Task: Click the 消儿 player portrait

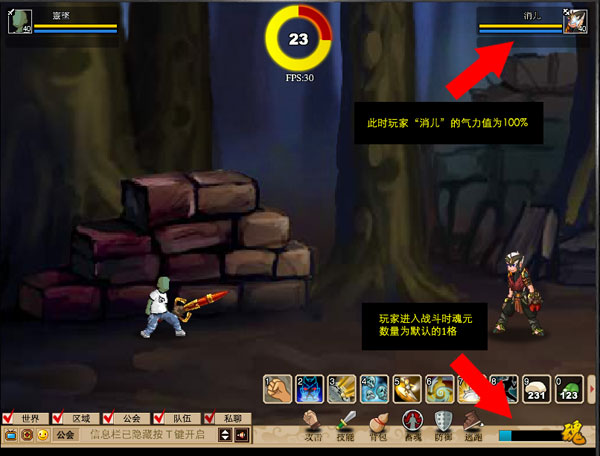Action: [x=576, y=21]
